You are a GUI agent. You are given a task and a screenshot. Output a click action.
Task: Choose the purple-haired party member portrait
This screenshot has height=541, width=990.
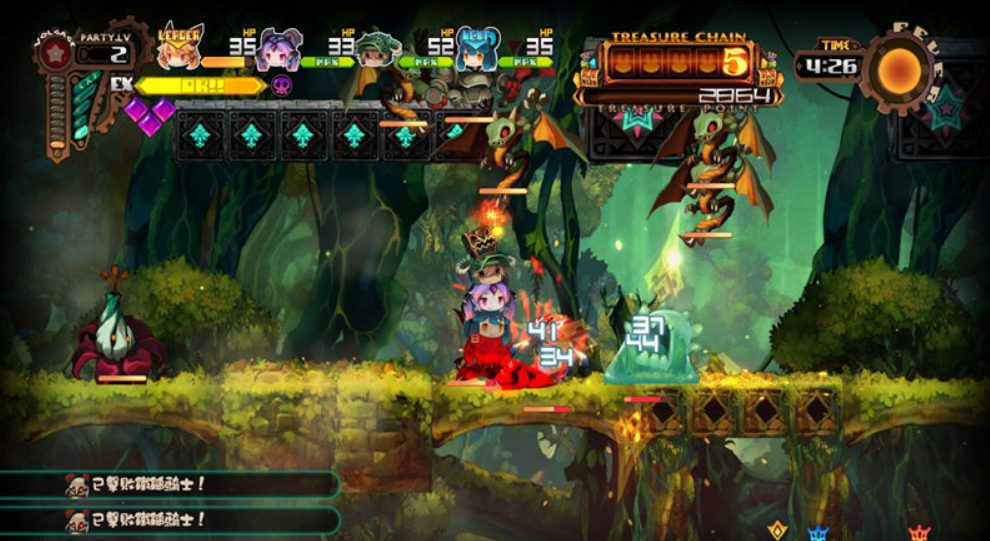click(x=279, y=50)
